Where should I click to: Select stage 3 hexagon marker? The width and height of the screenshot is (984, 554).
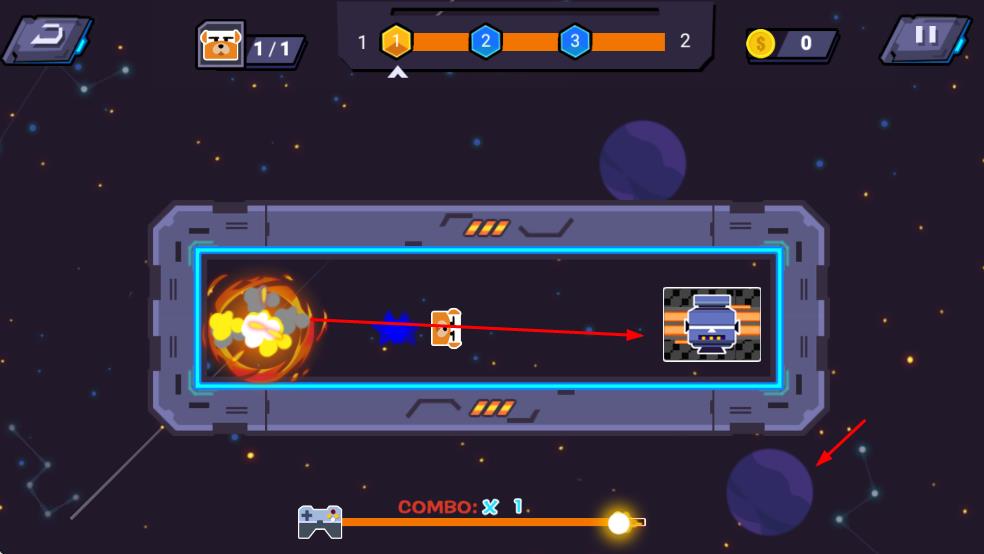(574, 41)
